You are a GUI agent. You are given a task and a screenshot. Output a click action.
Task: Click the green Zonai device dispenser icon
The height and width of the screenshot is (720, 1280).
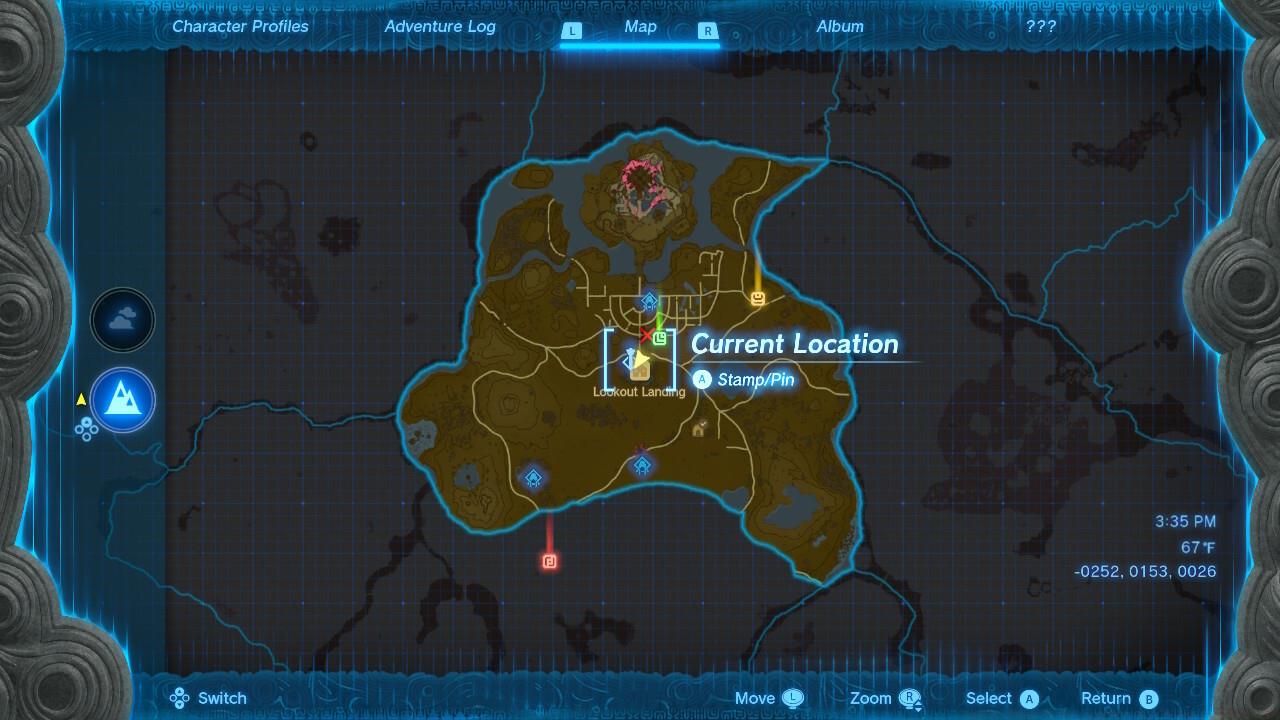(660, 340)
